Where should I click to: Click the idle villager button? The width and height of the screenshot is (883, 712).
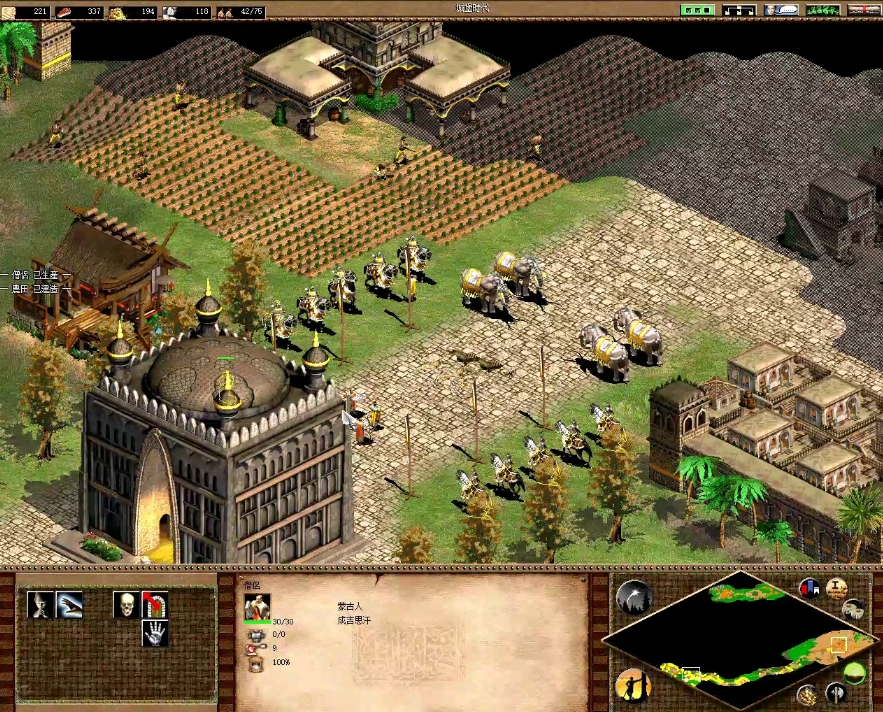[x=633, y=685]
